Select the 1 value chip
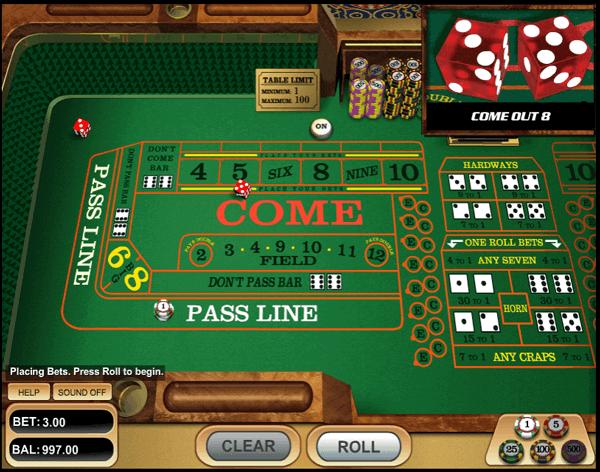The height and width of the screenshot is (472, 600). point(527,425)
